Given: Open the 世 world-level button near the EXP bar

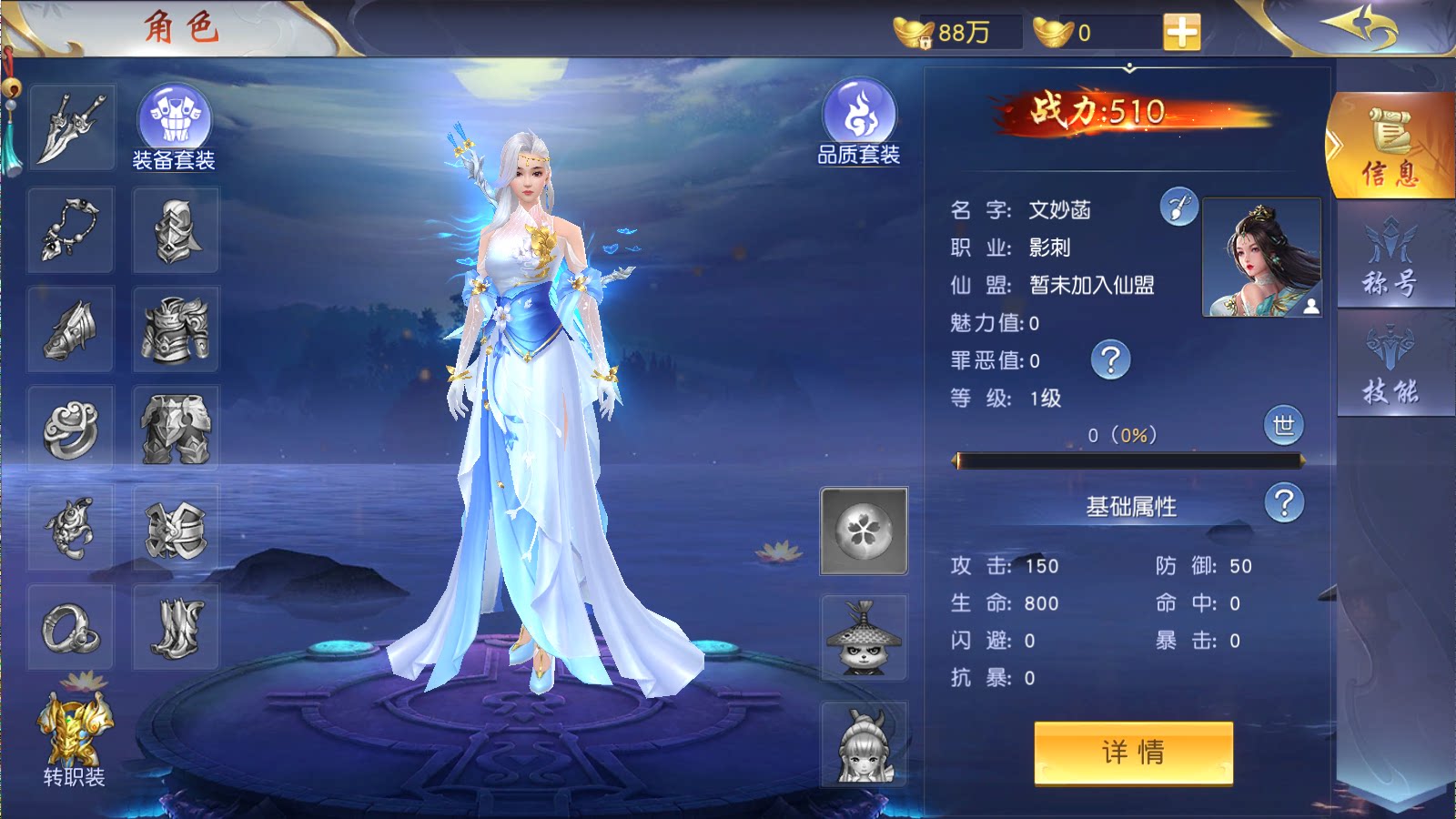Looking at the screenshot, I should (1284, 428).
